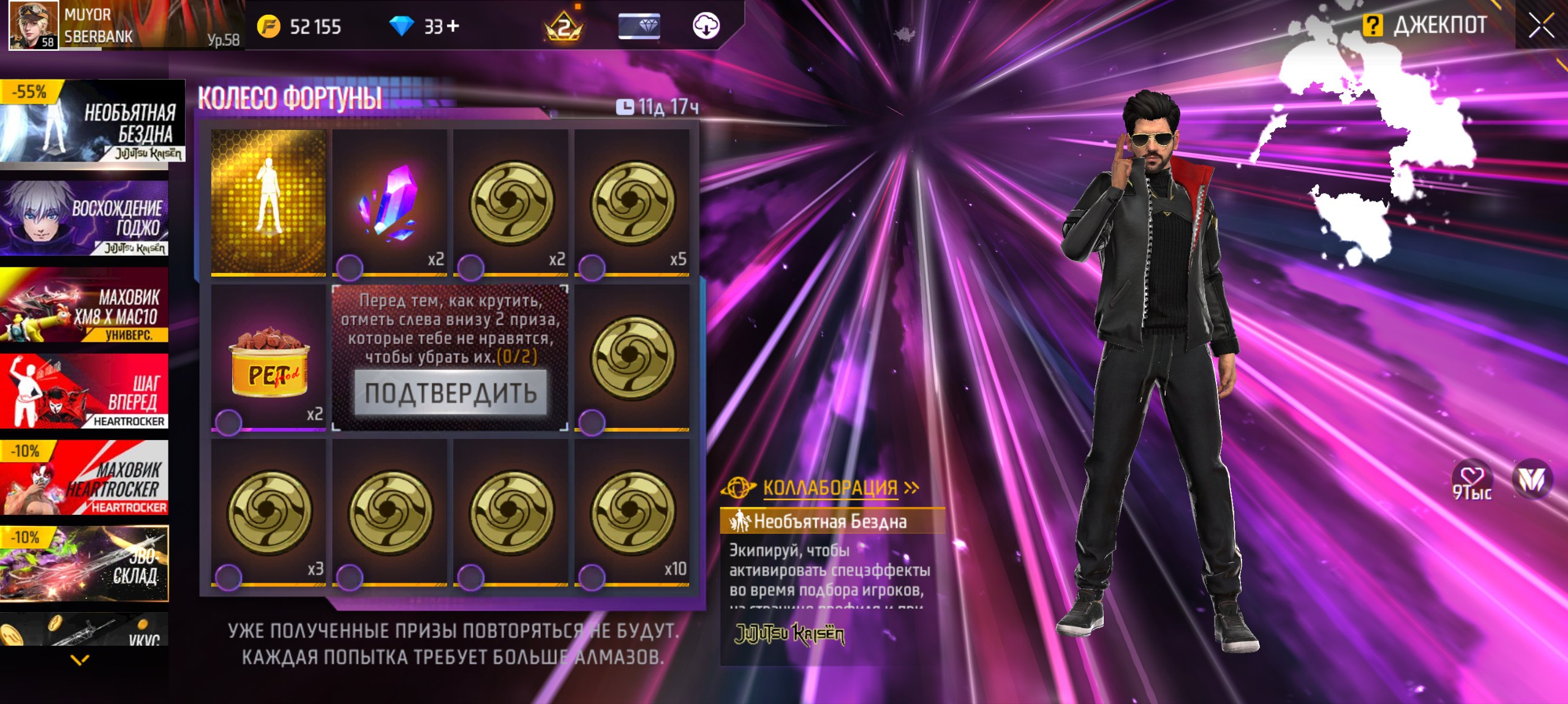The width and height of the screenshot is (1568, 704).
Task: Select the purple crystal prize tile
Action: coord(390,202)
